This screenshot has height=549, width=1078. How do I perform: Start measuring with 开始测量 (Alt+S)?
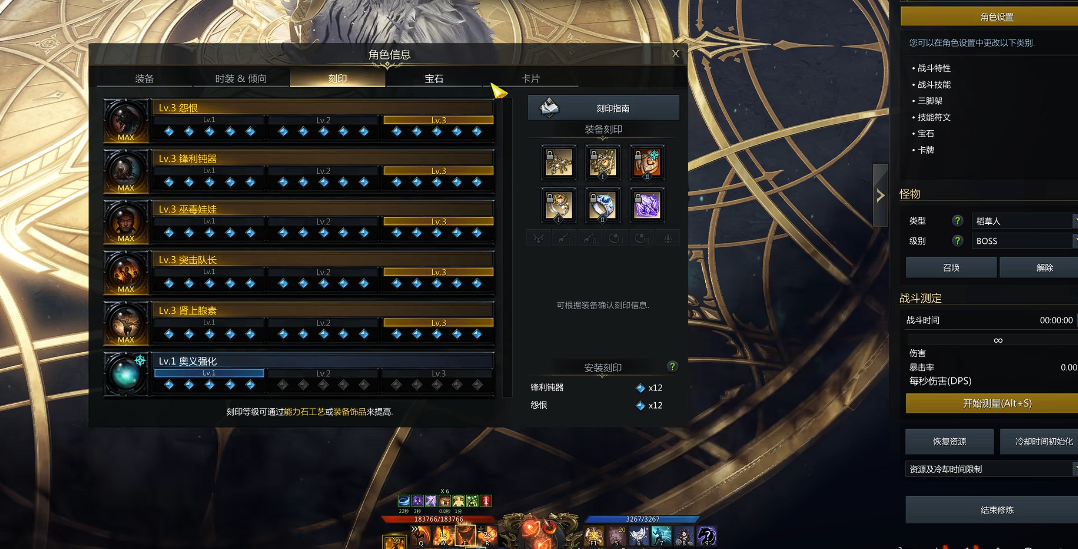[989, 403]
